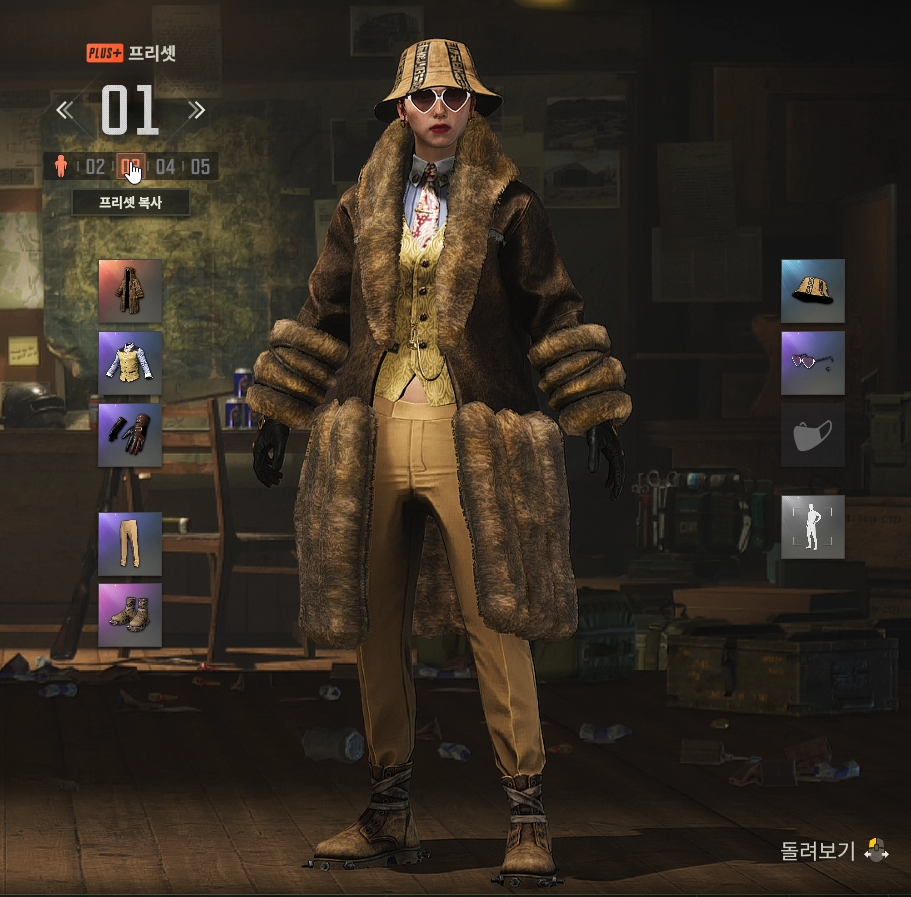Image resolution: width=911 pixels, height=897 pixels.
Task: Select the brown boots slot
Action: (x=130, y=615)
